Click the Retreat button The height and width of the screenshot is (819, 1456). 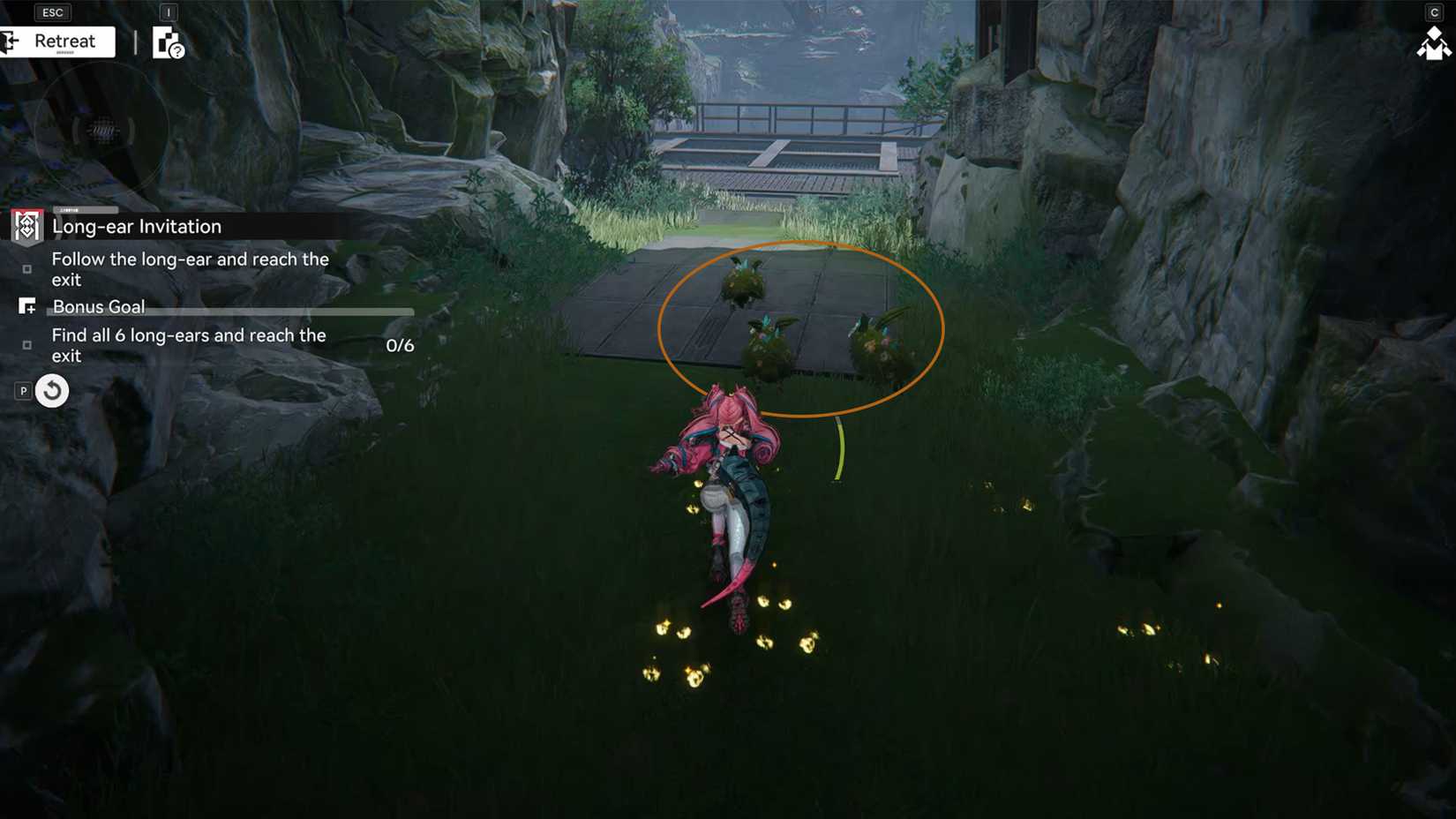click(x=64, y=41)
